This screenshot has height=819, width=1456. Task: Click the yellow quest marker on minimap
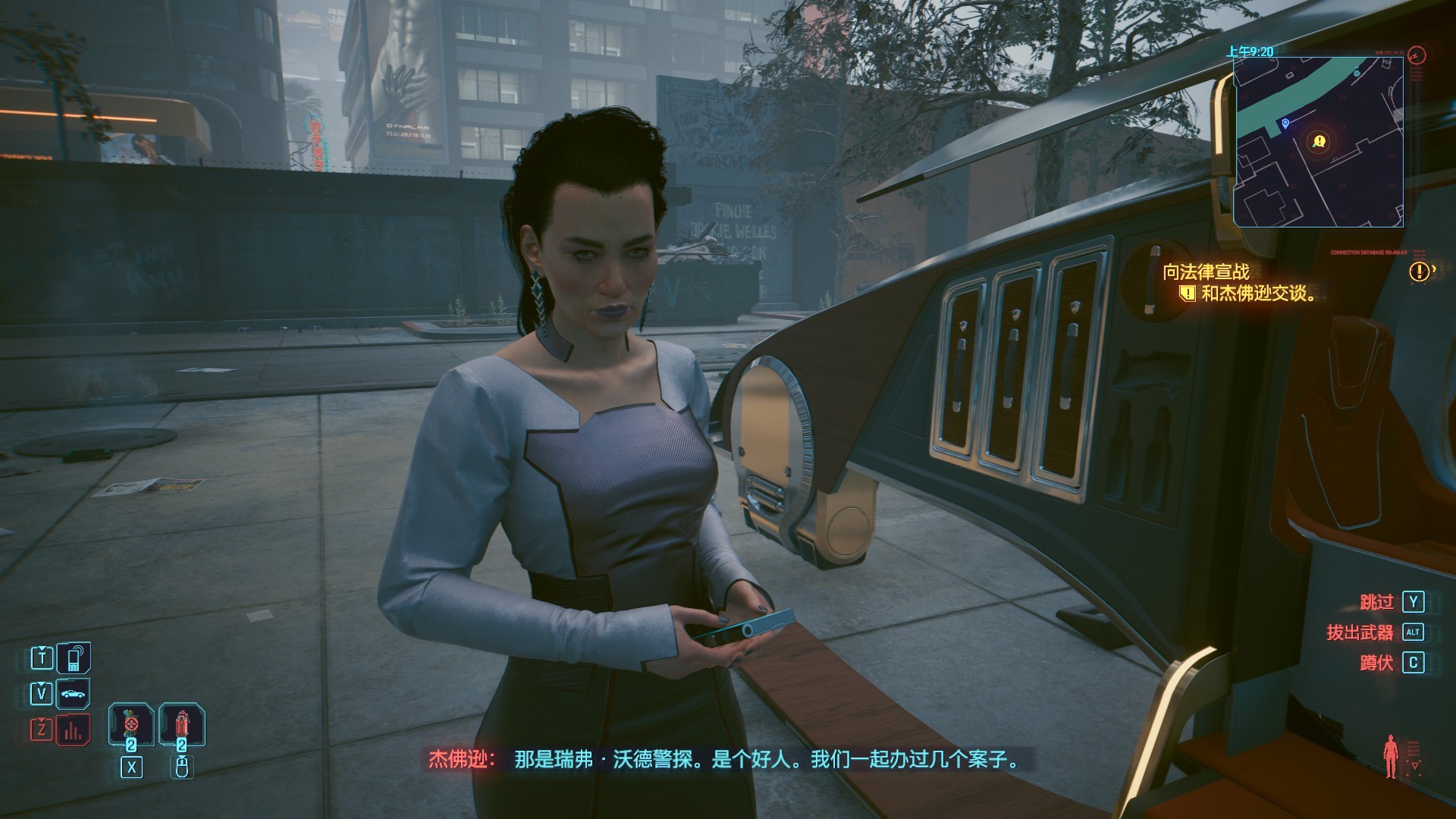pyautogui.click(x=1319, y=142)
